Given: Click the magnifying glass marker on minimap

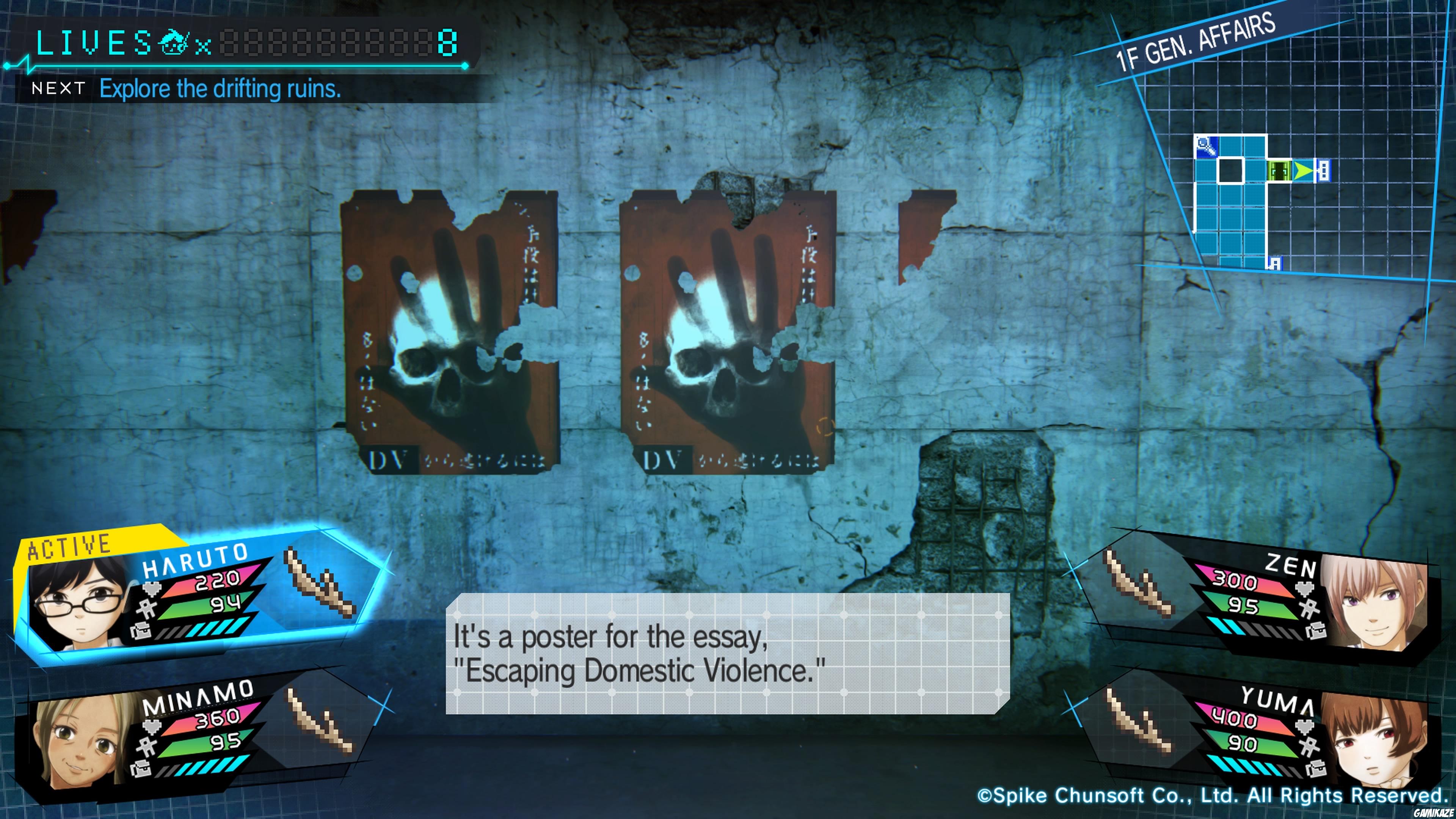Looking at the screenshot, I should [x=1206, y=146].
